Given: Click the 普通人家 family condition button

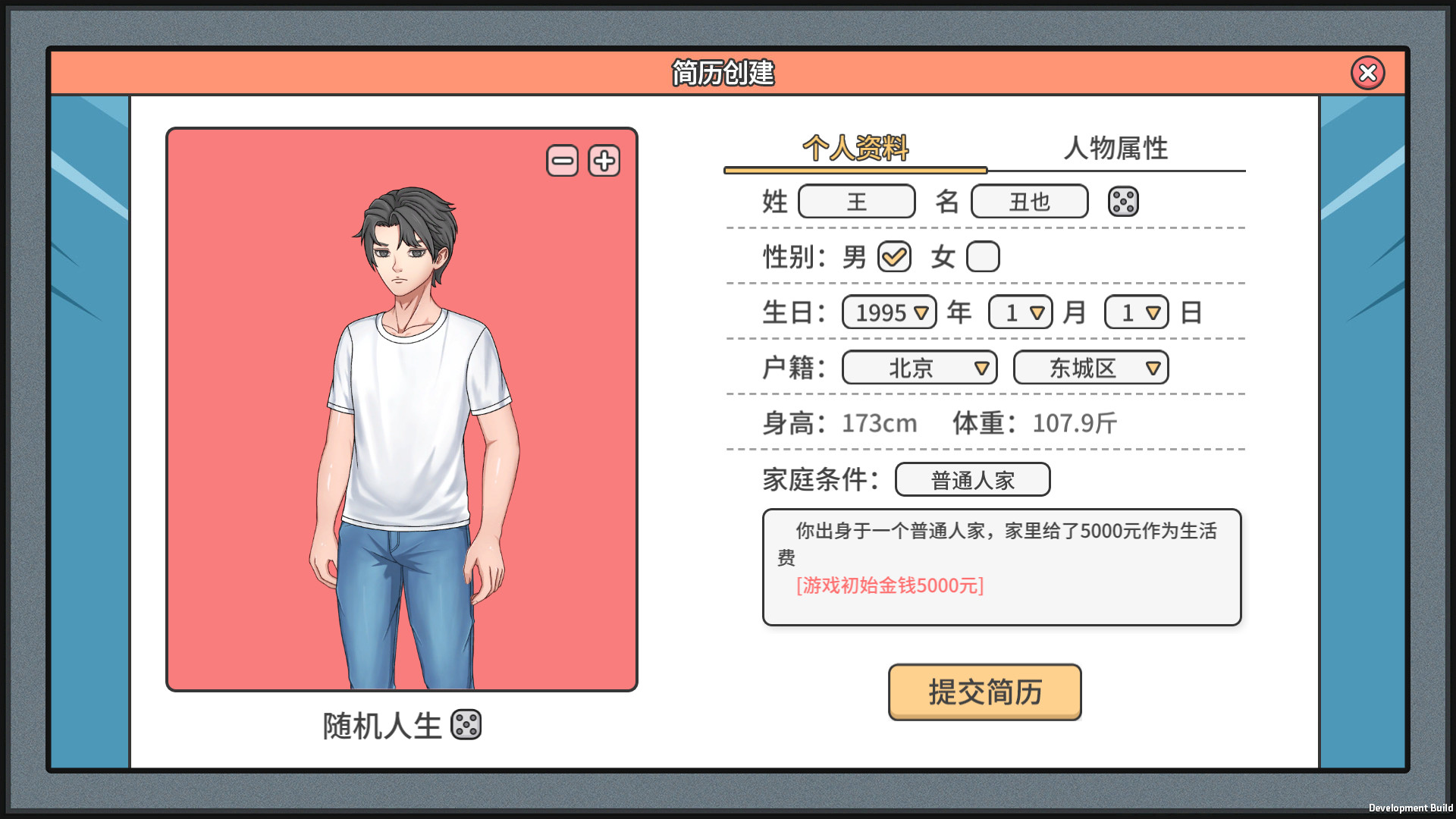Looking at the screenshot, I should point(972,479).
